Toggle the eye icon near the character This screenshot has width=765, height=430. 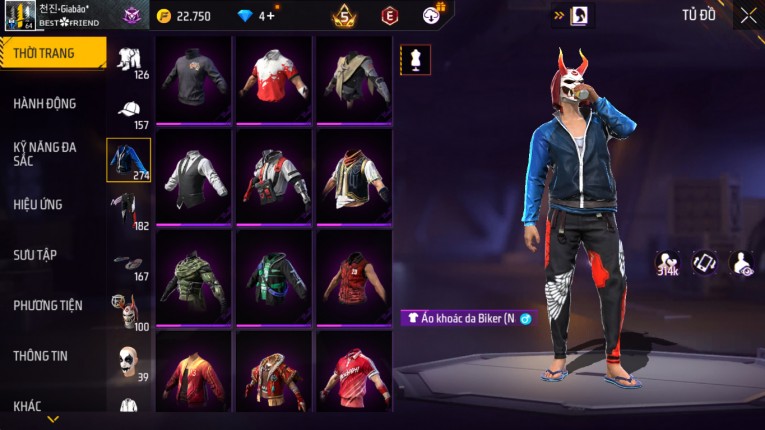tap(742, 262)
